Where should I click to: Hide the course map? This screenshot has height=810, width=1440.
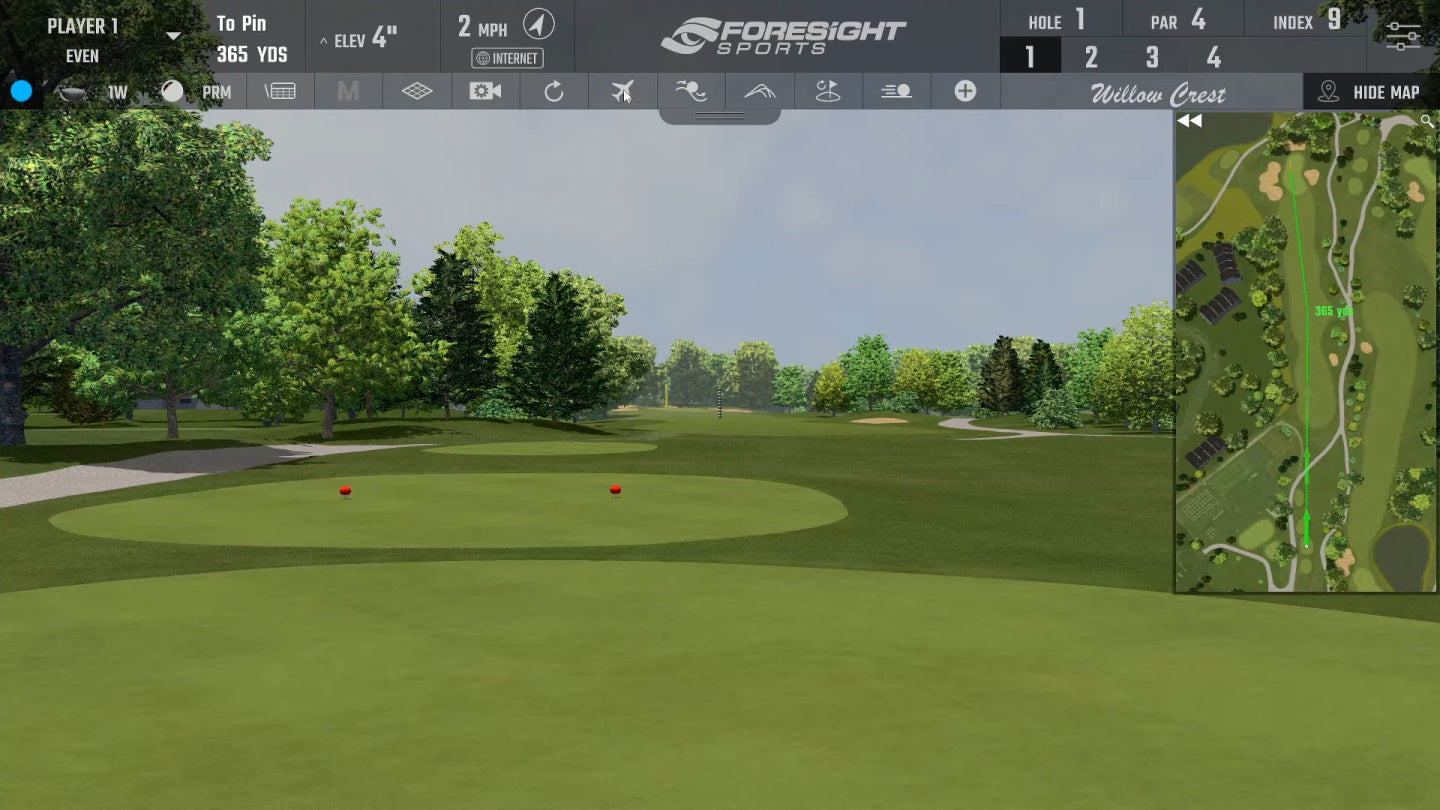coord(1371,93)
